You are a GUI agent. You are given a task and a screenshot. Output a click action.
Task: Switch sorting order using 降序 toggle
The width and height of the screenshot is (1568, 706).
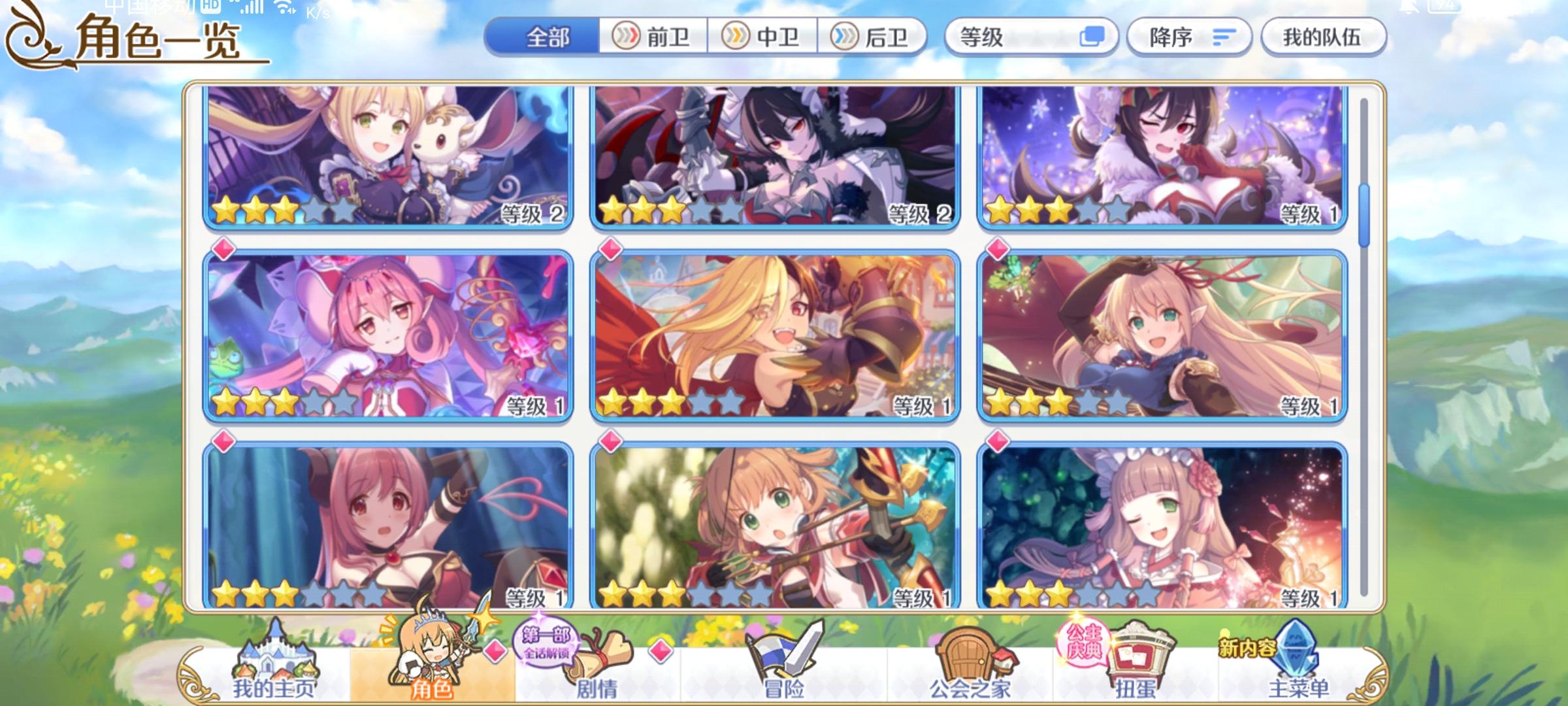[x=1189, y=38]
